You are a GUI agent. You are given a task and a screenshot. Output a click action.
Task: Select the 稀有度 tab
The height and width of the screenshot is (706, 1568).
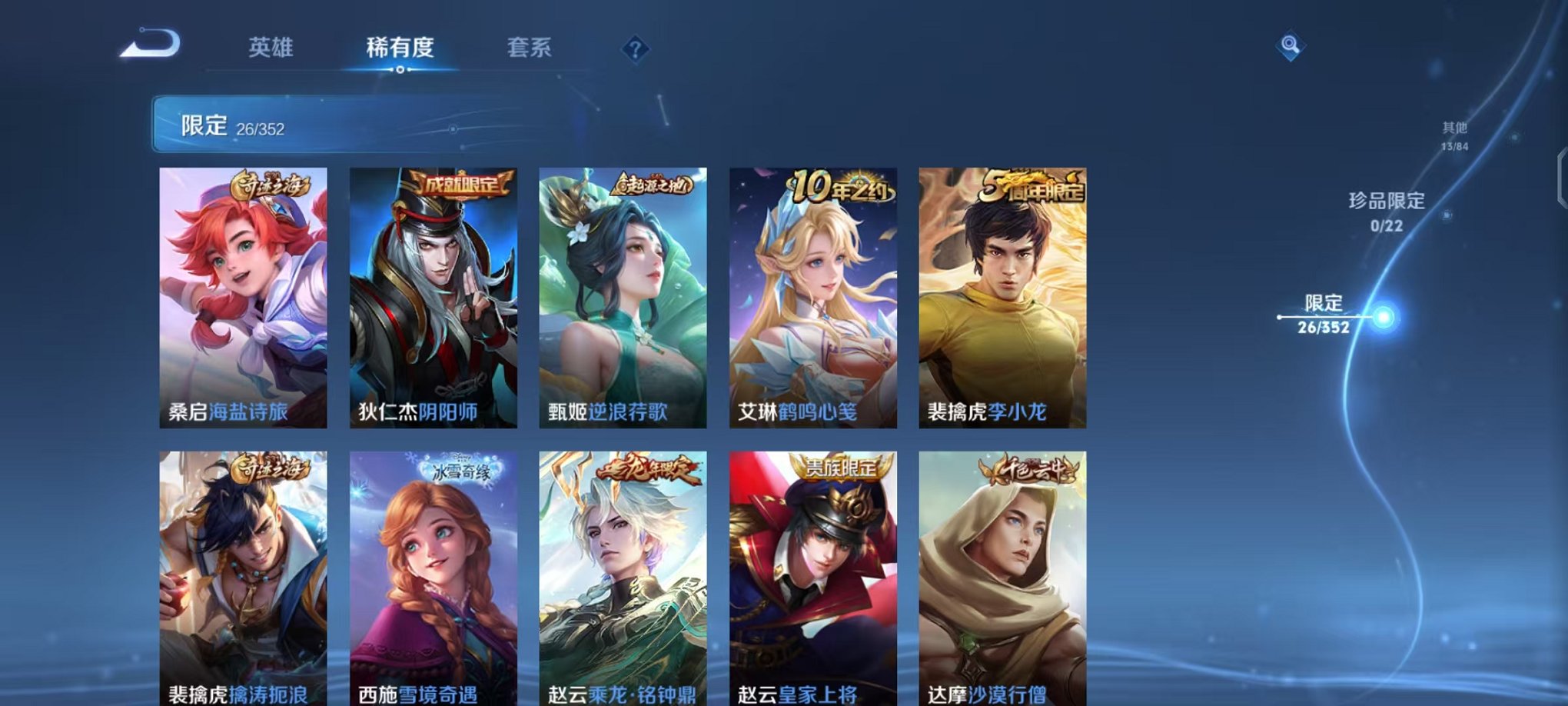click(x=400, y=48)
